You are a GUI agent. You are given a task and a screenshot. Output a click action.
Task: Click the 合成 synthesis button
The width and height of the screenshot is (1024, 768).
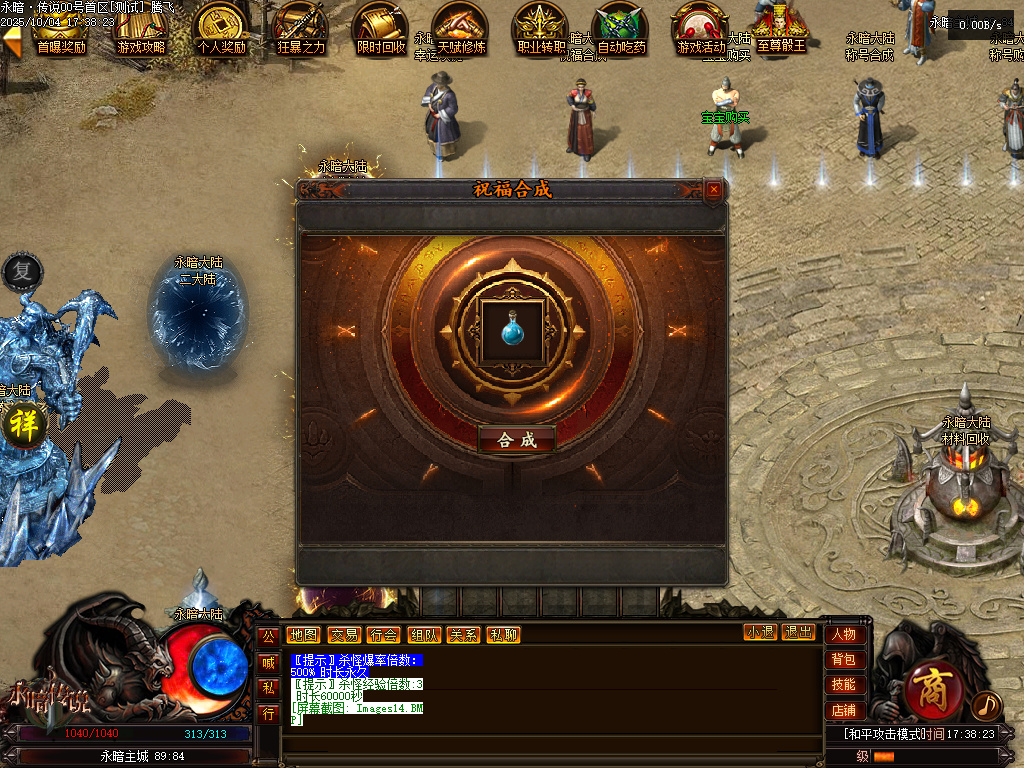click(517, 440)
